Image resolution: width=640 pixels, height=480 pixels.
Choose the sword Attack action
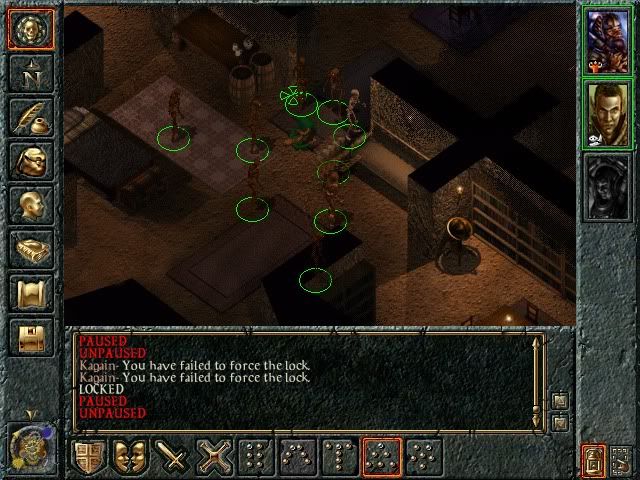pyautogui.click(x=174, y=457)
